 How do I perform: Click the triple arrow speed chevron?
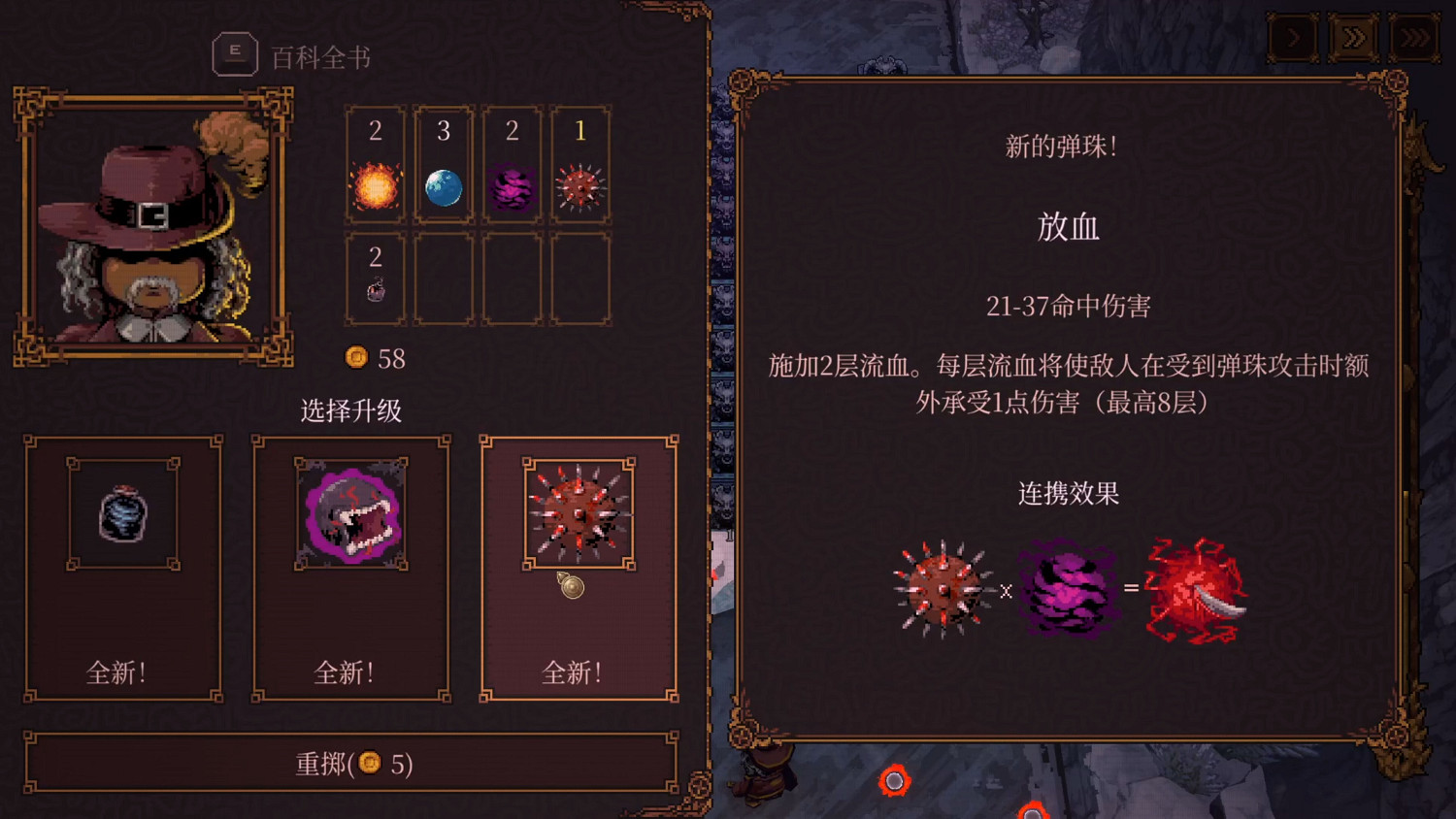(1414, 39)
